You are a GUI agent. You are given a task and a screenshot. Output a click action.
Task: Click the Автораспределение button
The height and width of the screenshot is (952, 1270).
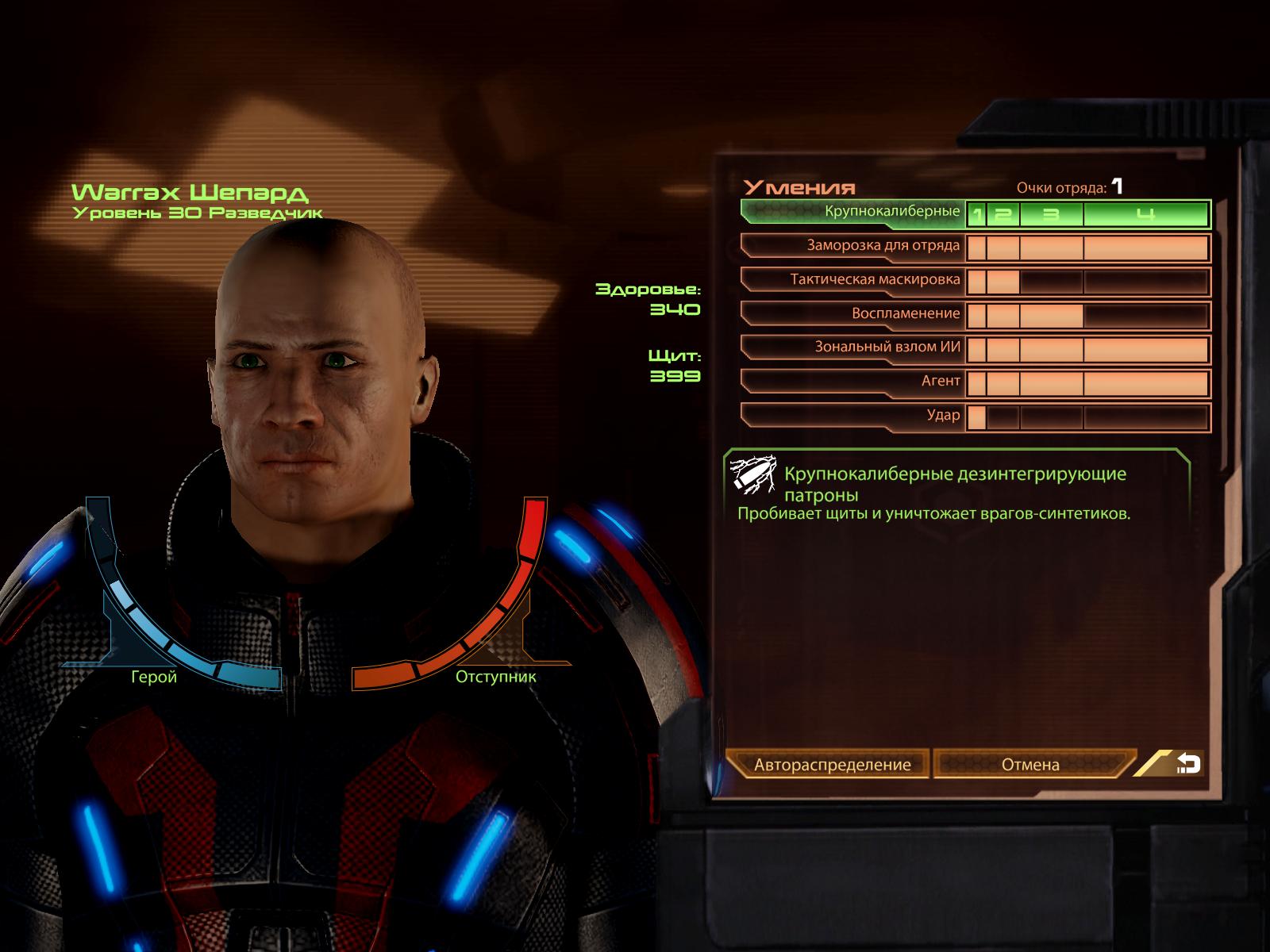point(832,765)
